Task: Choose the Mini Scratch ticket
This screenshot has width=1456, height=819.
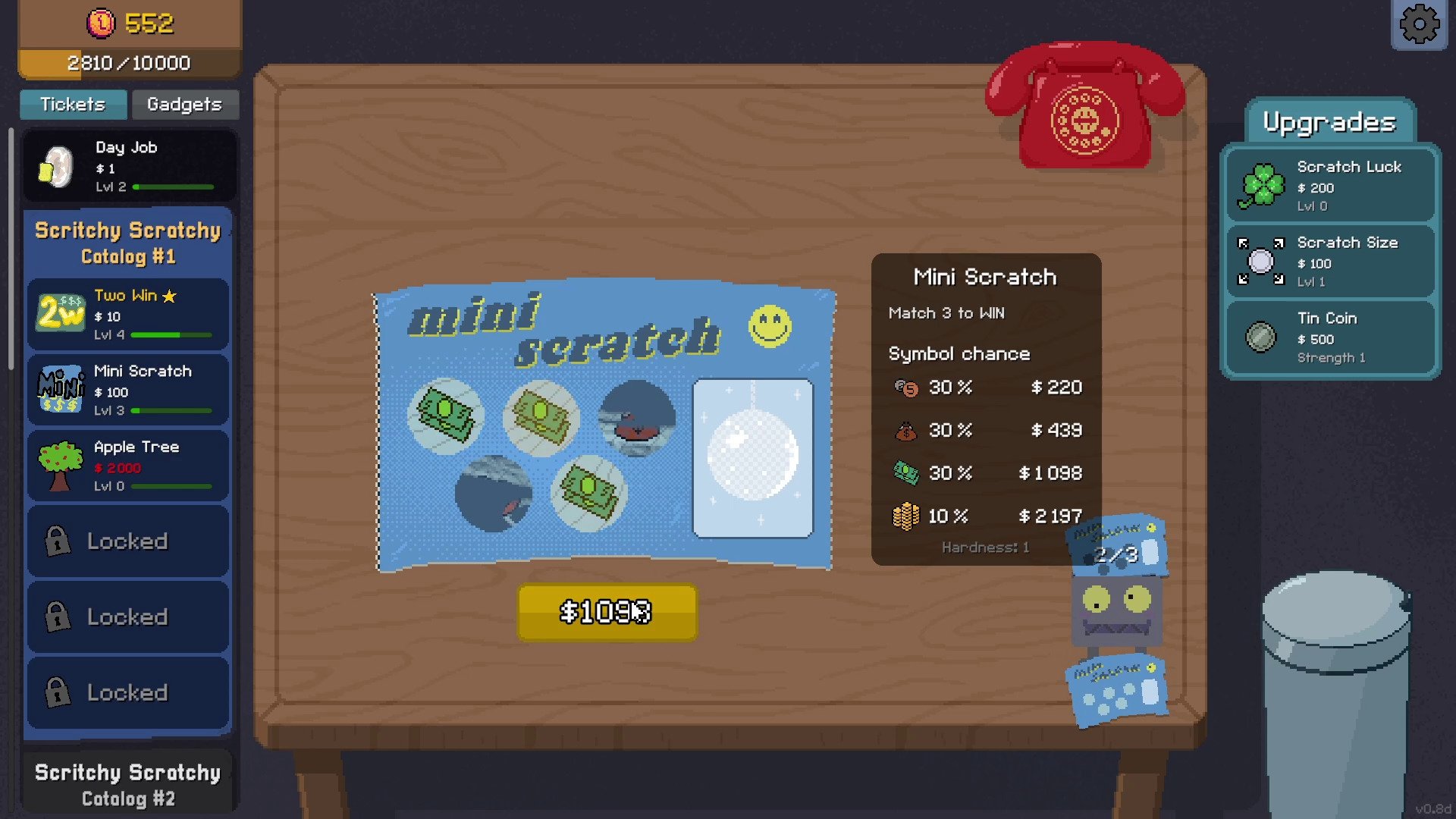Action: (129, 390)
